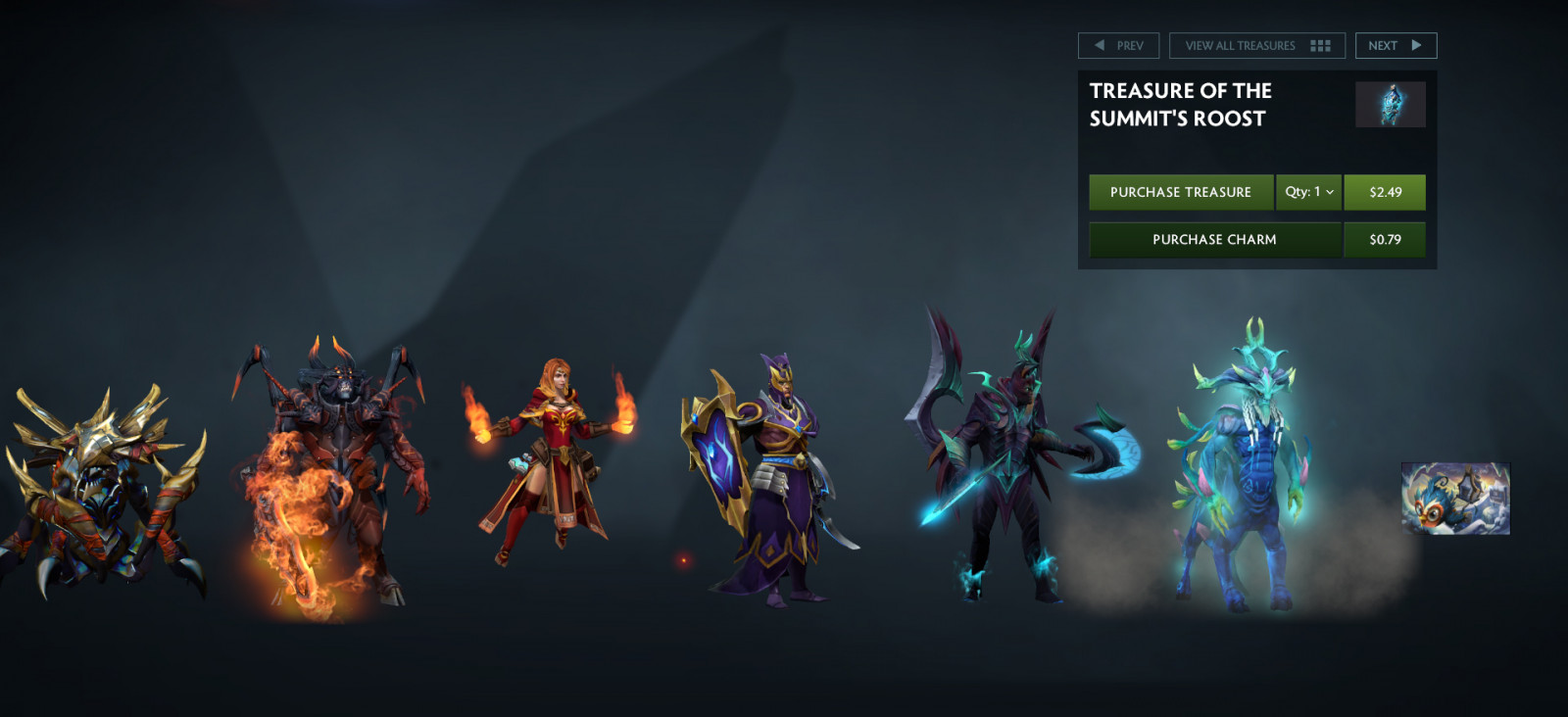Go to the previous treasure
The height and width of the screenshot is (717, 1568).
tap(1118, 46)
